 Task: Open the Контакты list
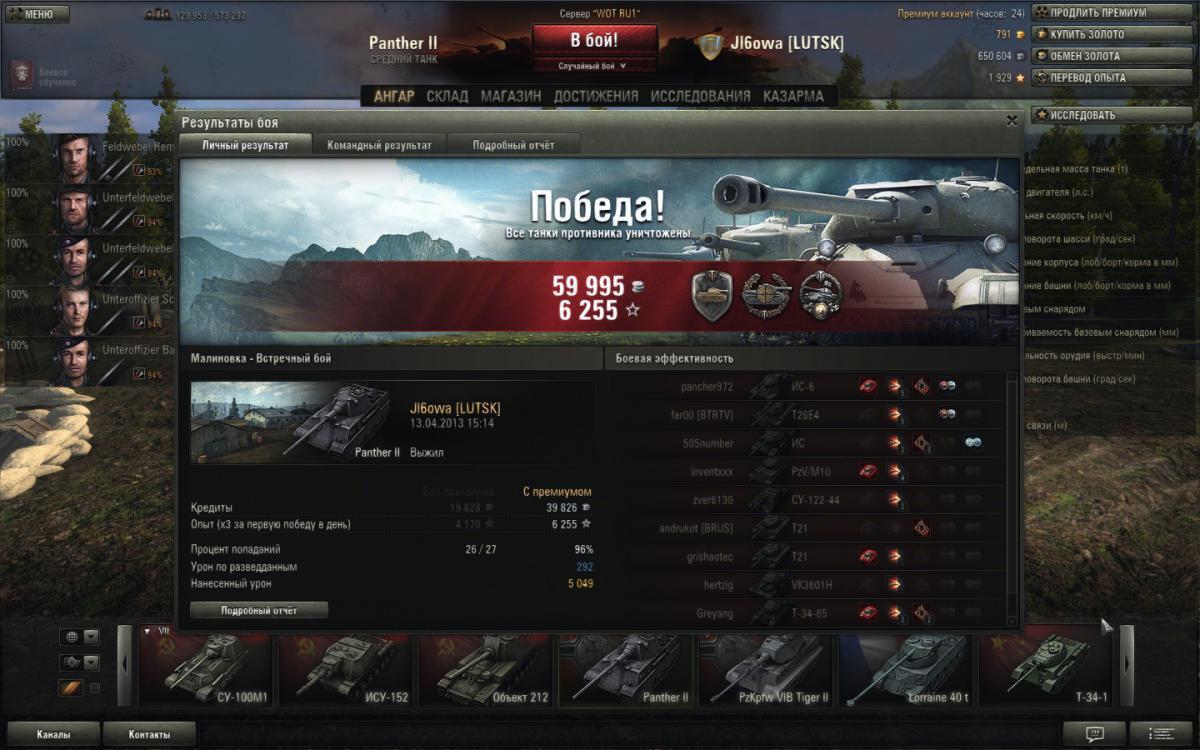[149, 734]
